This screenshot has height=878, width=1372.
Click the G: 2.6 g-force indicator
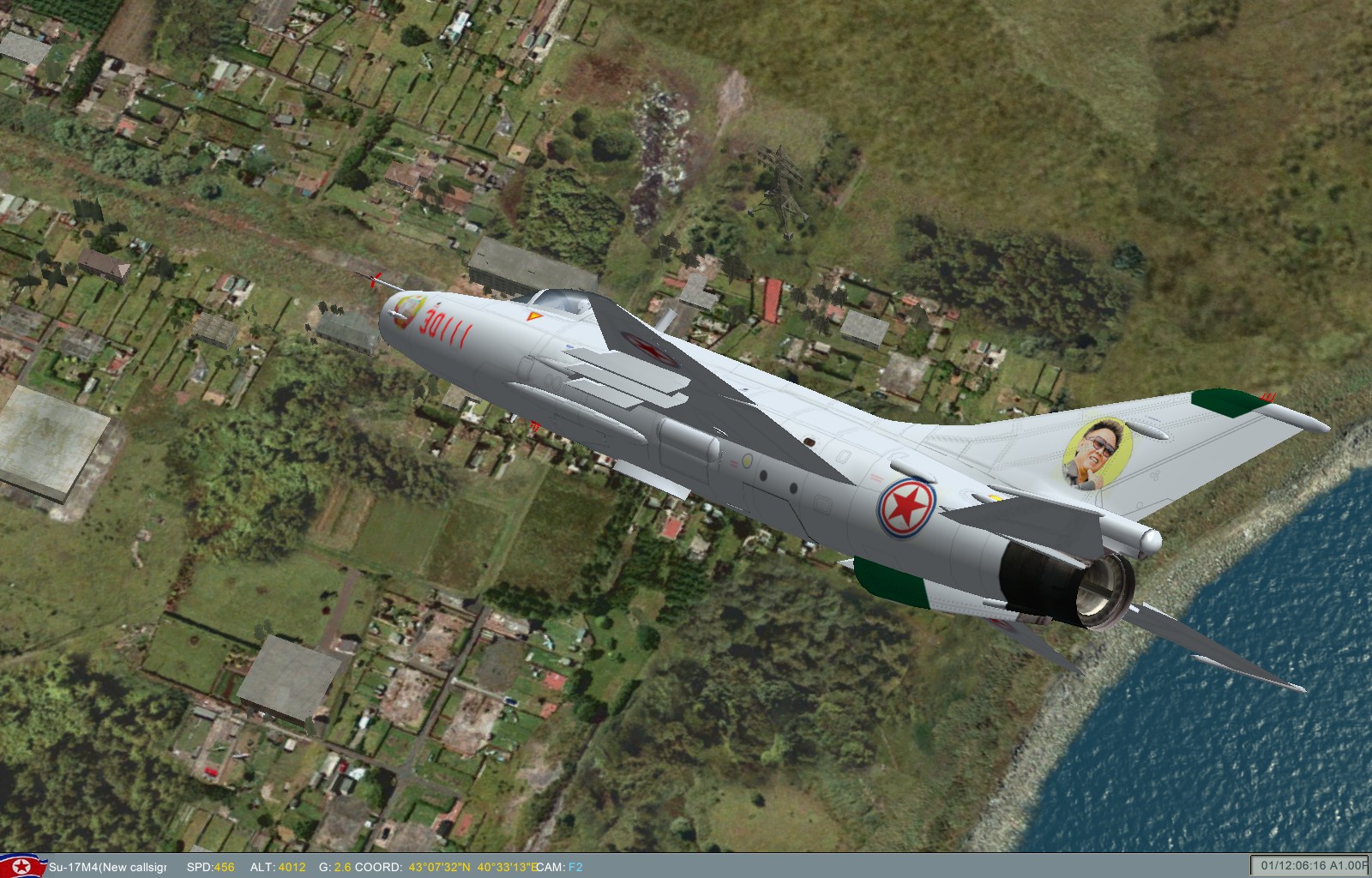pos(334,866)
